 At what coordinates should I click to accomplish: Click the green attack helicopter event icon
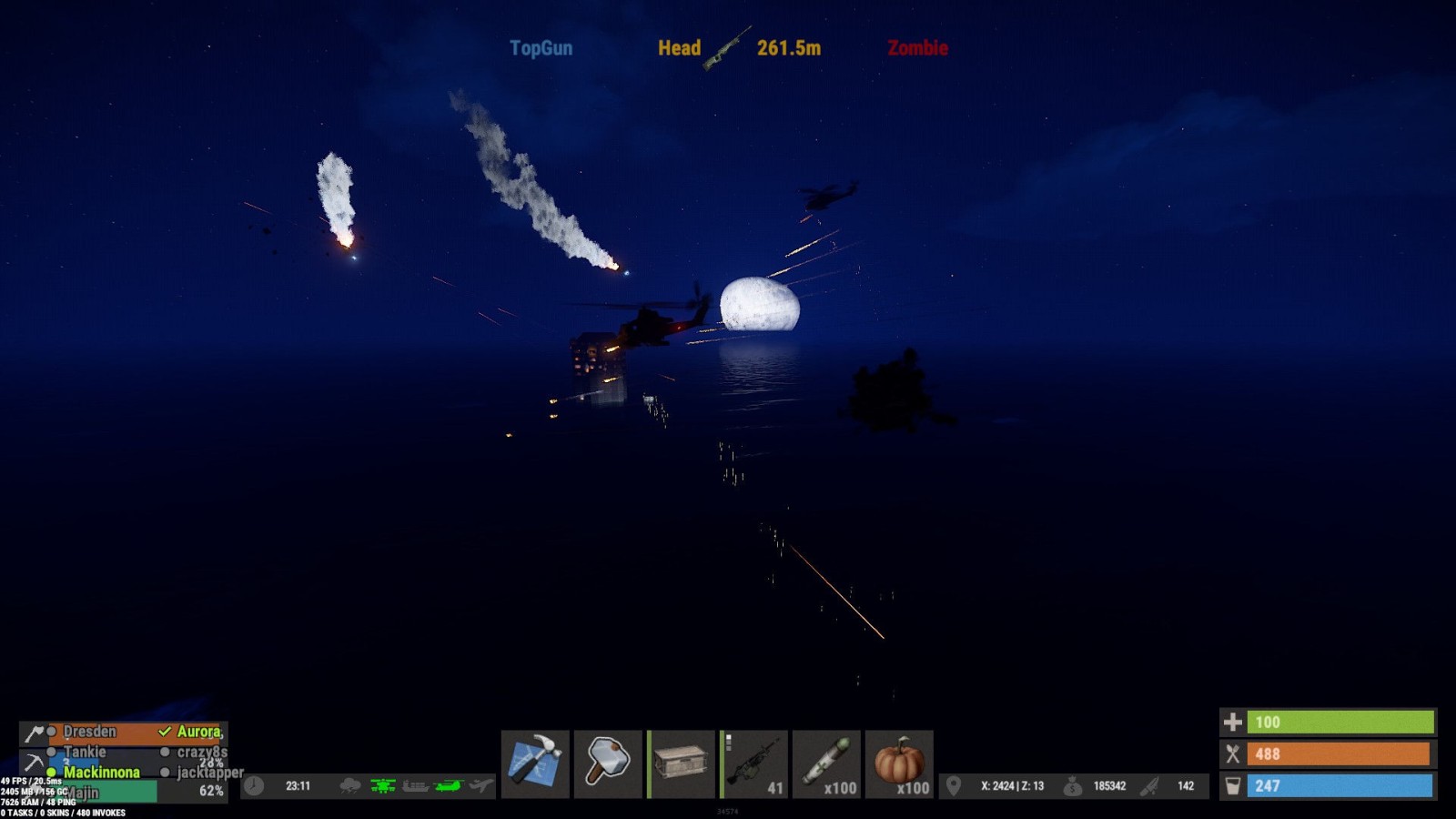pyautogui.click(x=383, y=785)
